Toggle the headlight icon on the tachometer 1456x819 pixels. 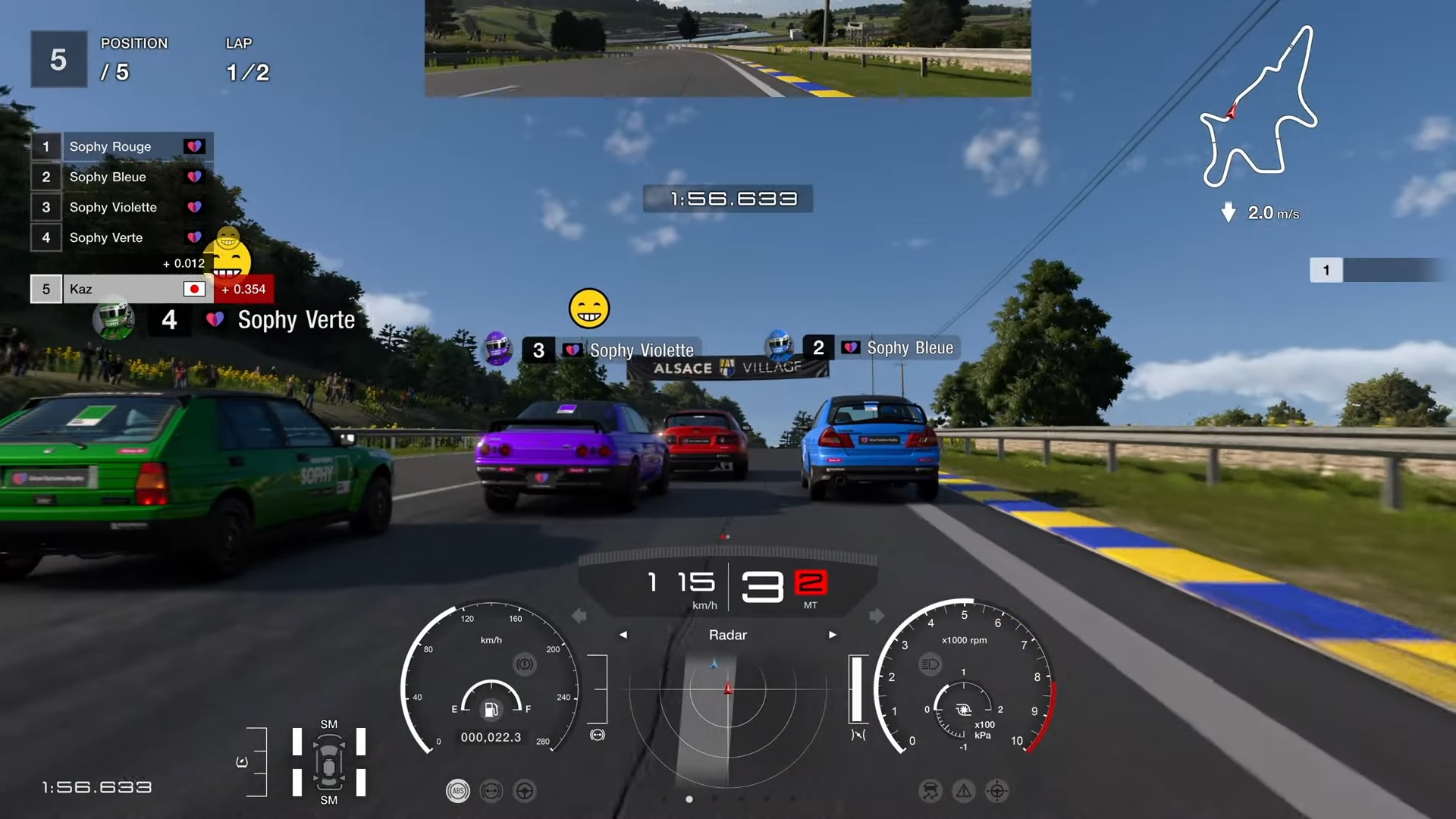(930, 664)
